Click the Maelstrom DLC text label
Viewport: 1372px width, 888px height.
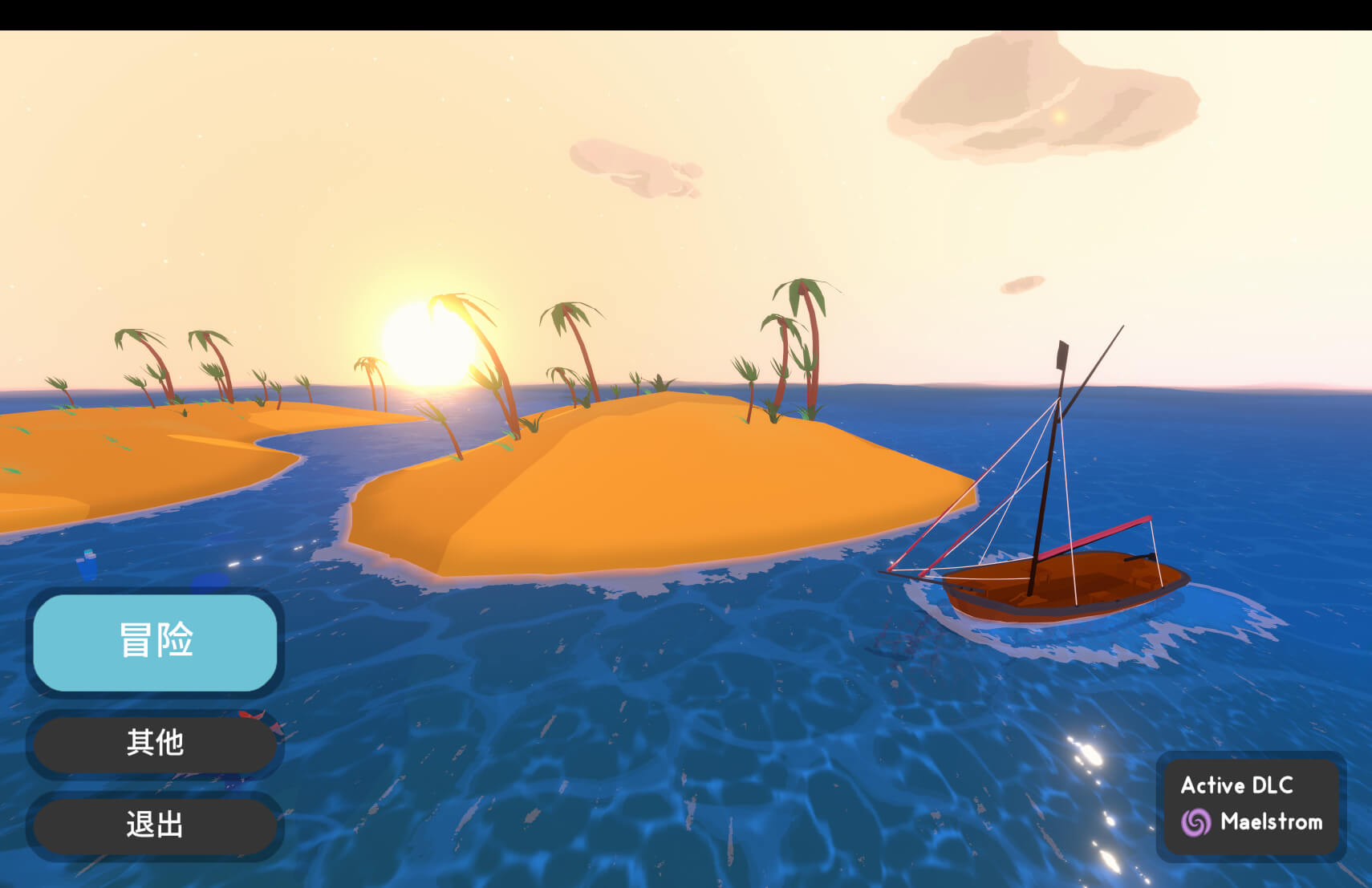pos(1272,822)
